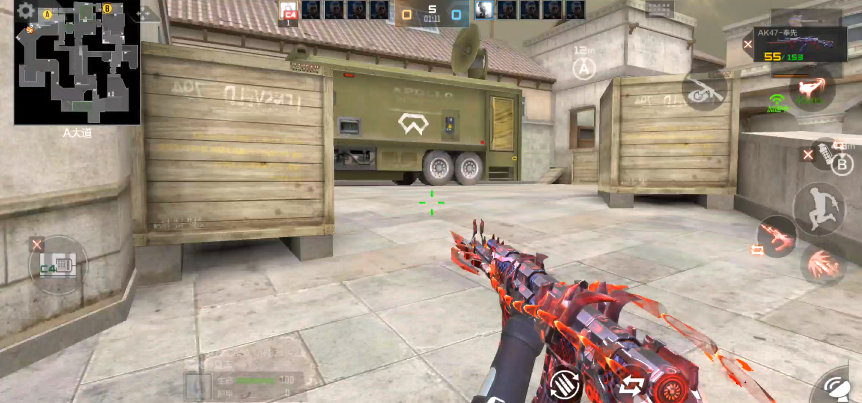This screenshot has width=862, height=403.
Task: Tap the weapon swap rifle icon
Action: pos(774,236)
